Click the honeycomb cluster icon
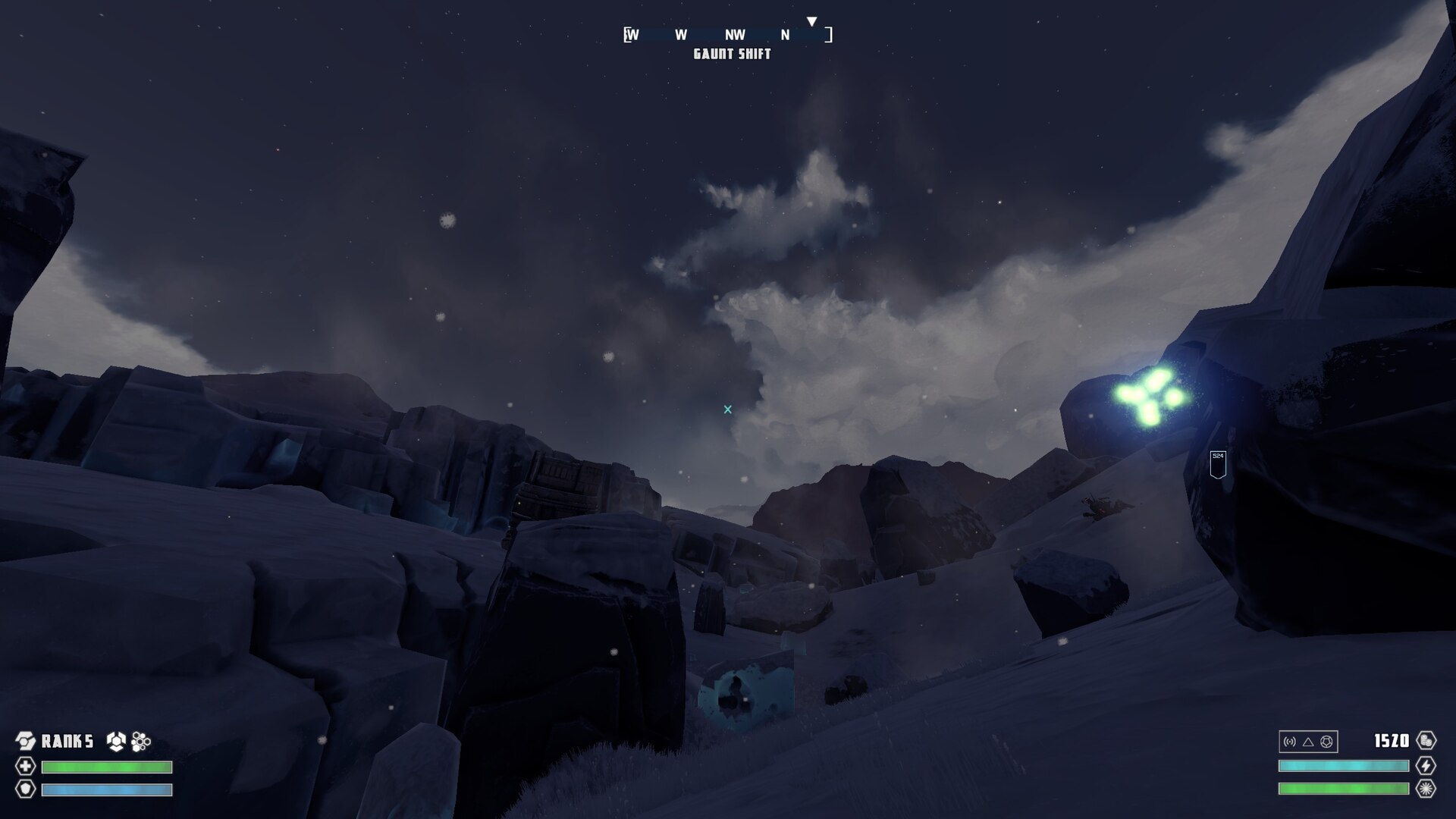The image size is (1456, 819). 141,741
